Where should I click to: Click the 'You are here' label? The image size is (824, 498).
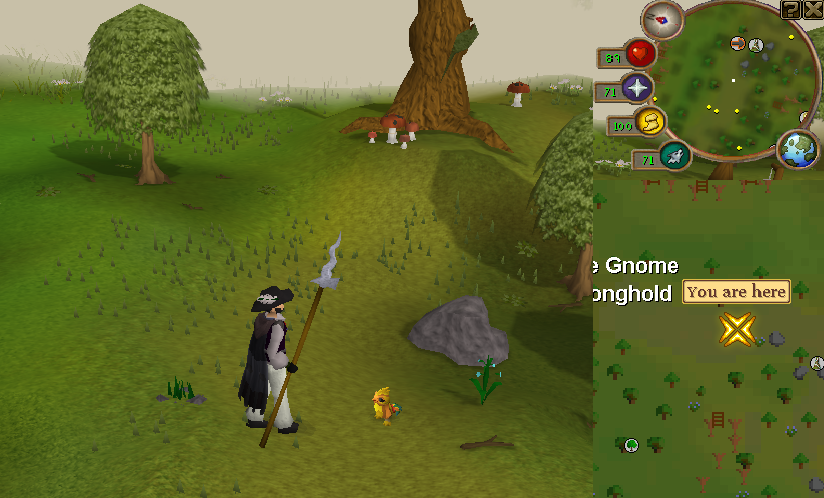click(x=737, y=292)
